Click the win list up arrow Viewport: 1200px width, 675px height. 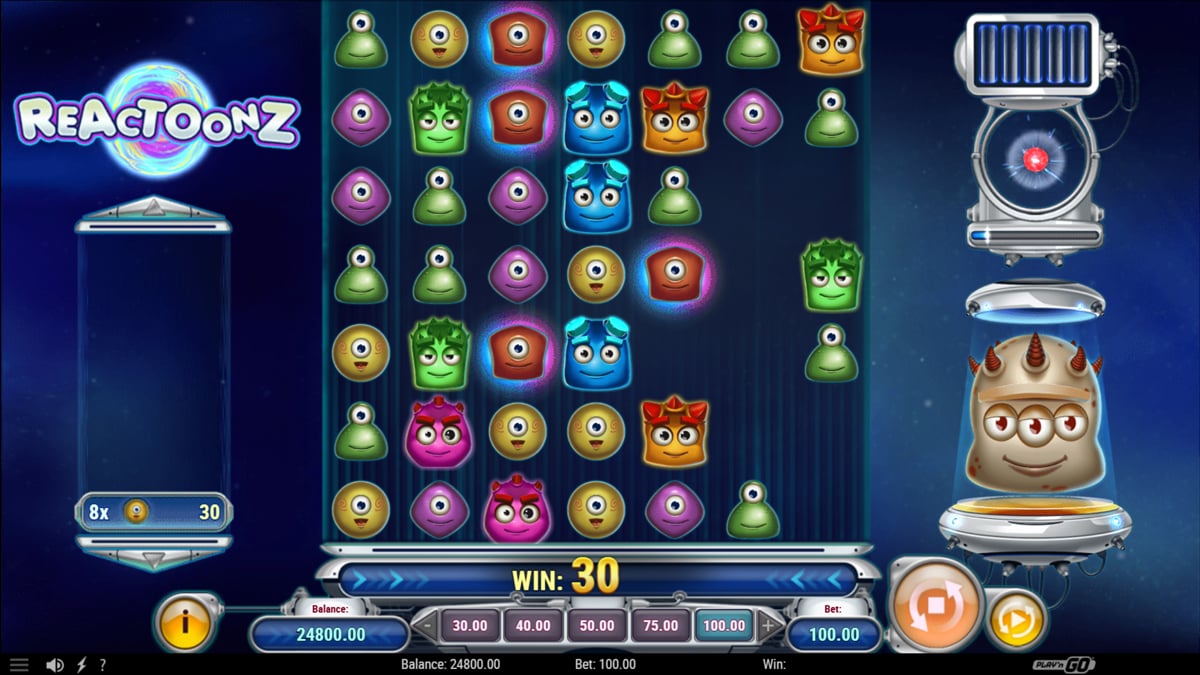(x=153, y=207)
